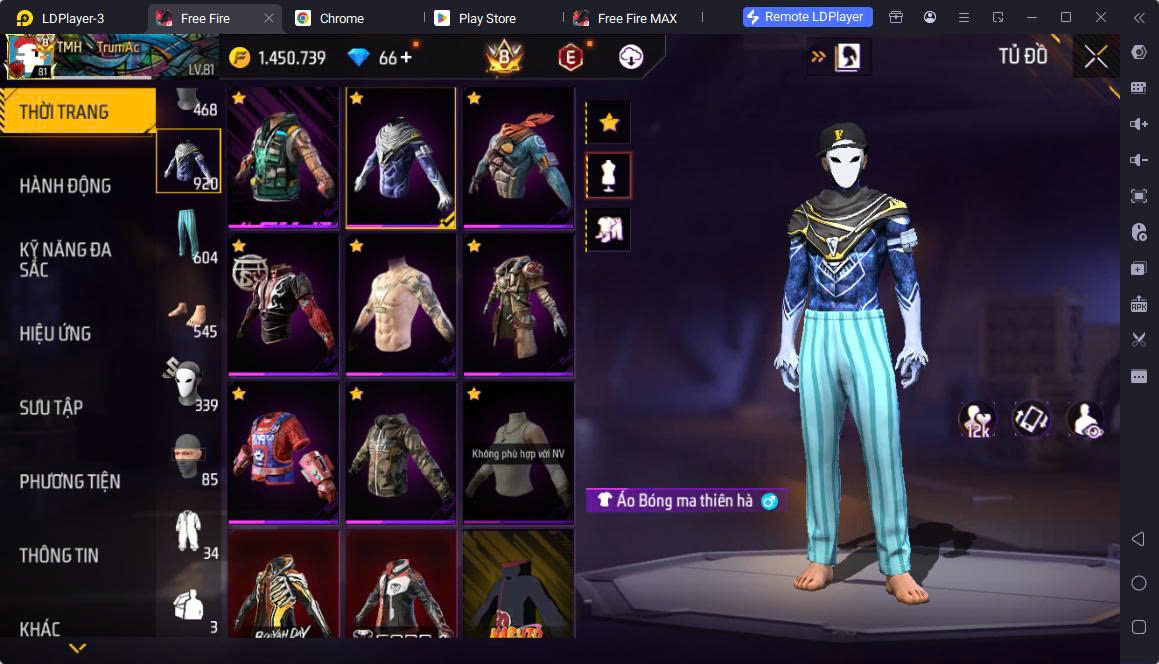Viewport: 1159px width, 664px height.
Task: Add diamonds with the plus button
Action: tap(406, 57)
